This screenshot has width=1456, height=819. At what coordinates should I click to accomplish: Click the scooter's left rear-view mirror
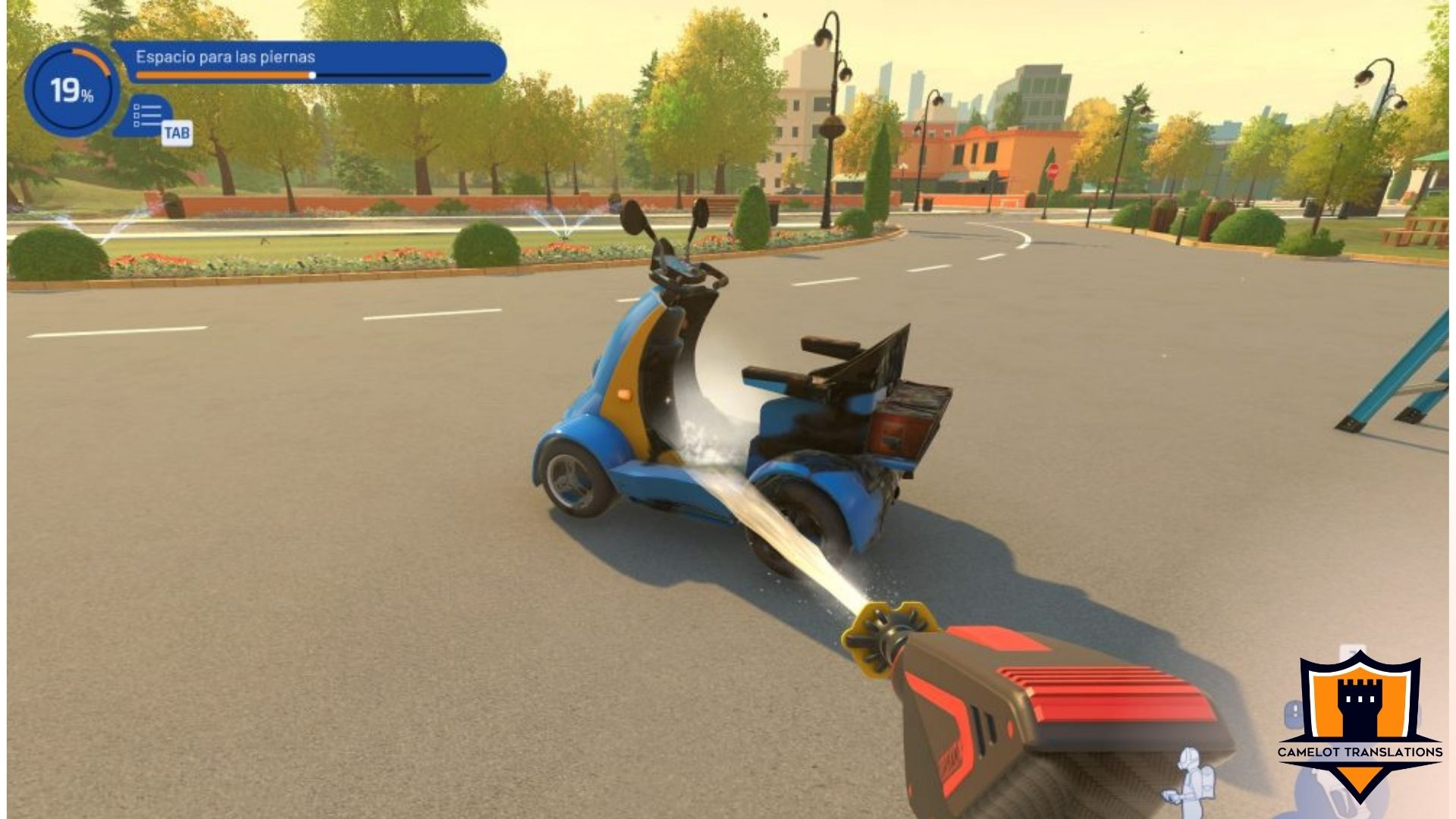point(634,219)
